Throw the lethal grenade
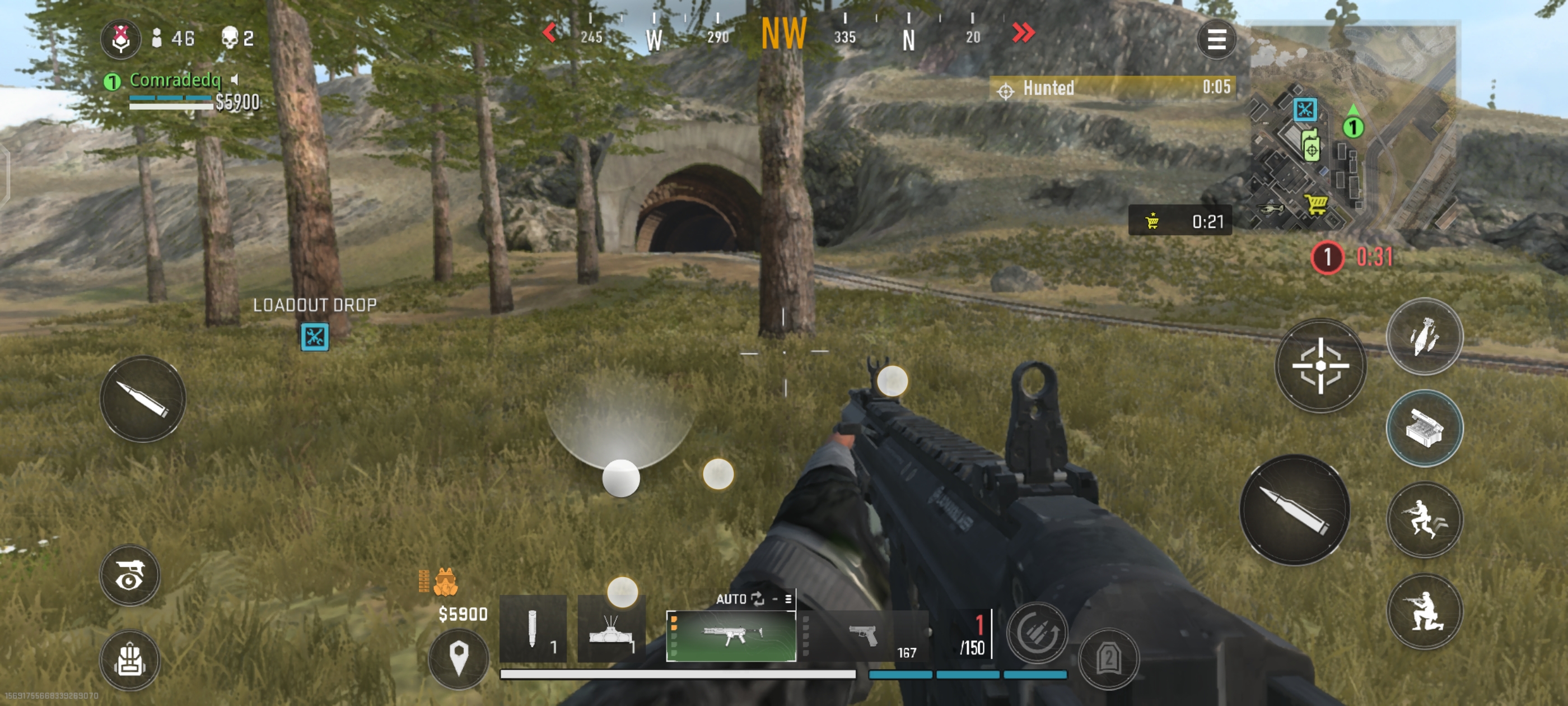 click(x=1424, y=337)
